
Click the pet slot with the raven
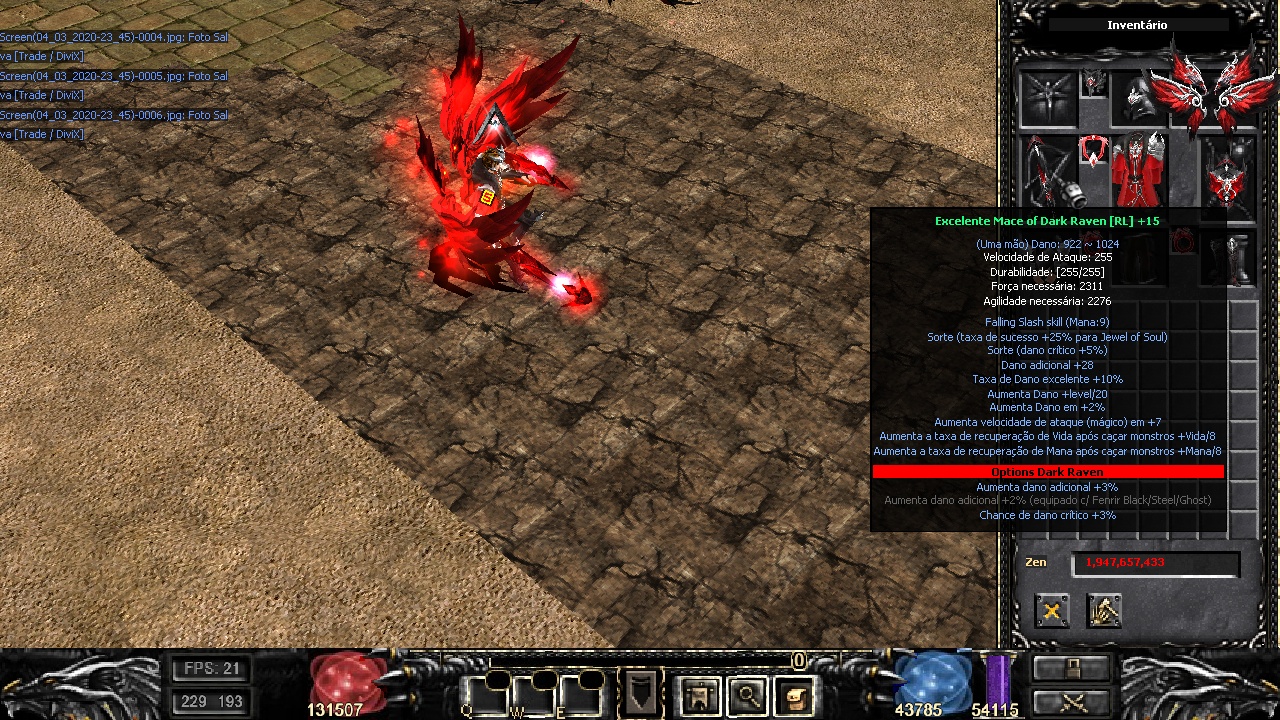coord(1048,98)
